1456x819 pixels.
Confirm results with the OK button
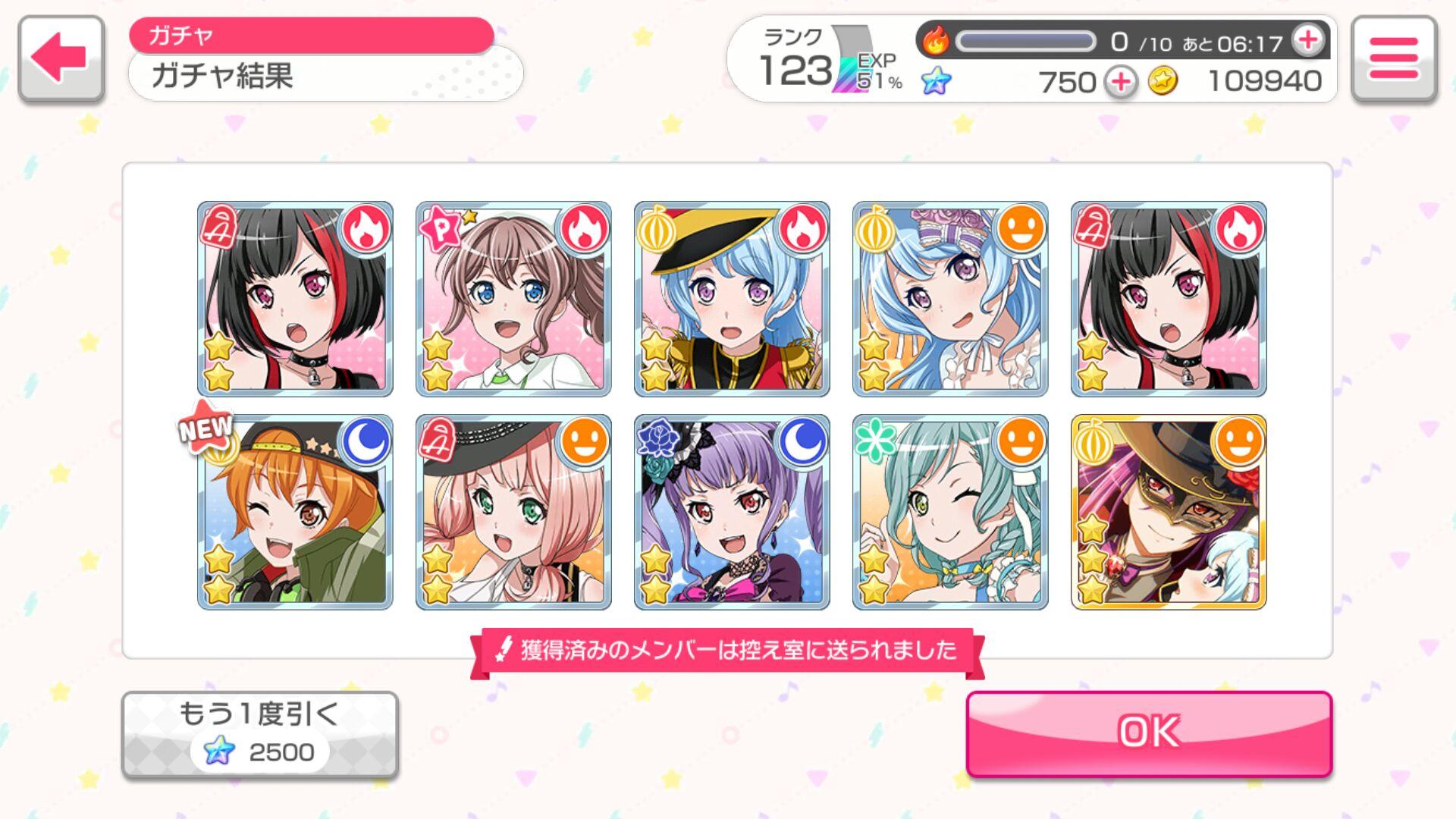point(1149,733)
